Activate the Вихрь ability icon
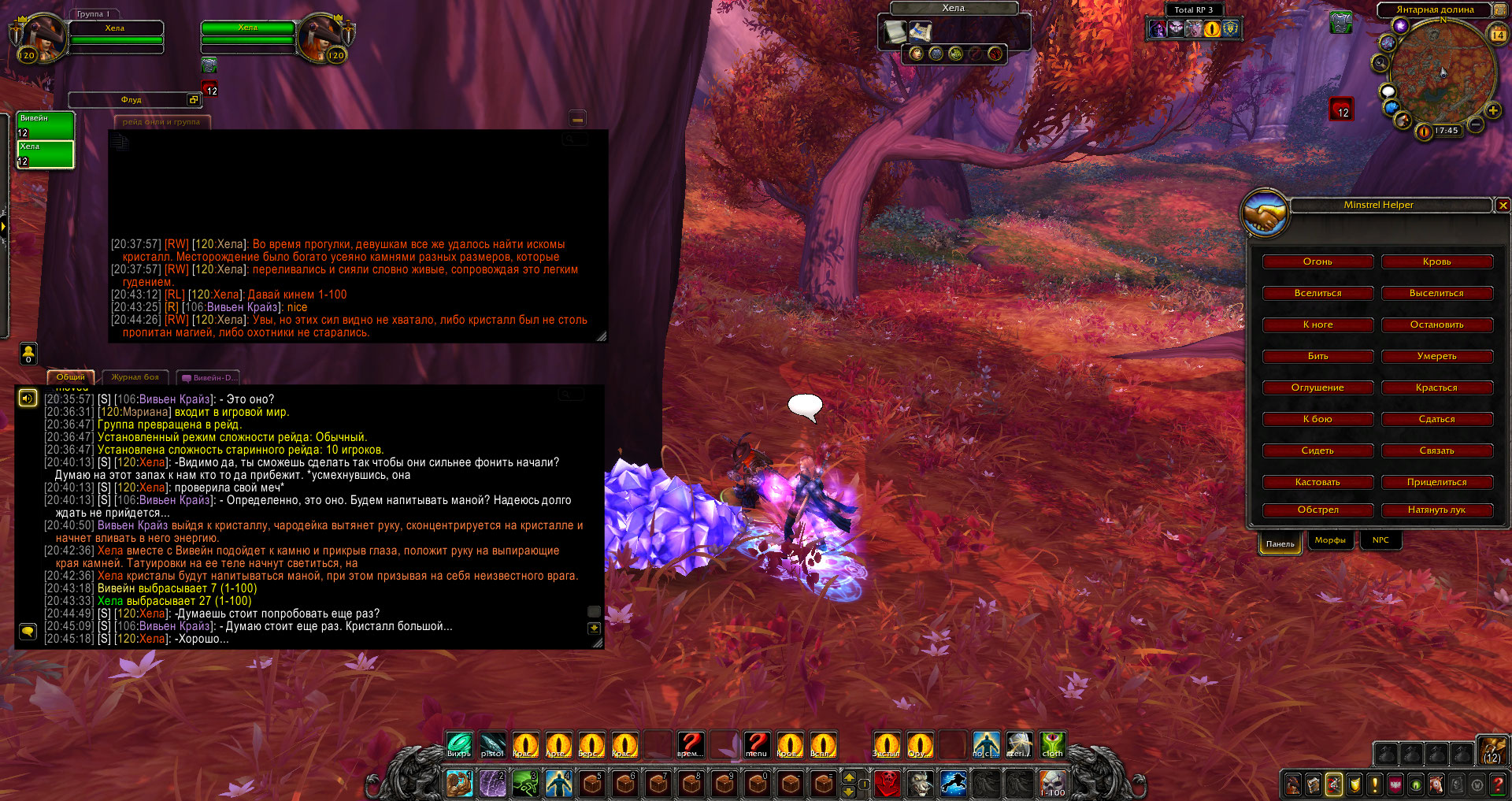Screen dimensions: 1512x801 coord(459,744)
